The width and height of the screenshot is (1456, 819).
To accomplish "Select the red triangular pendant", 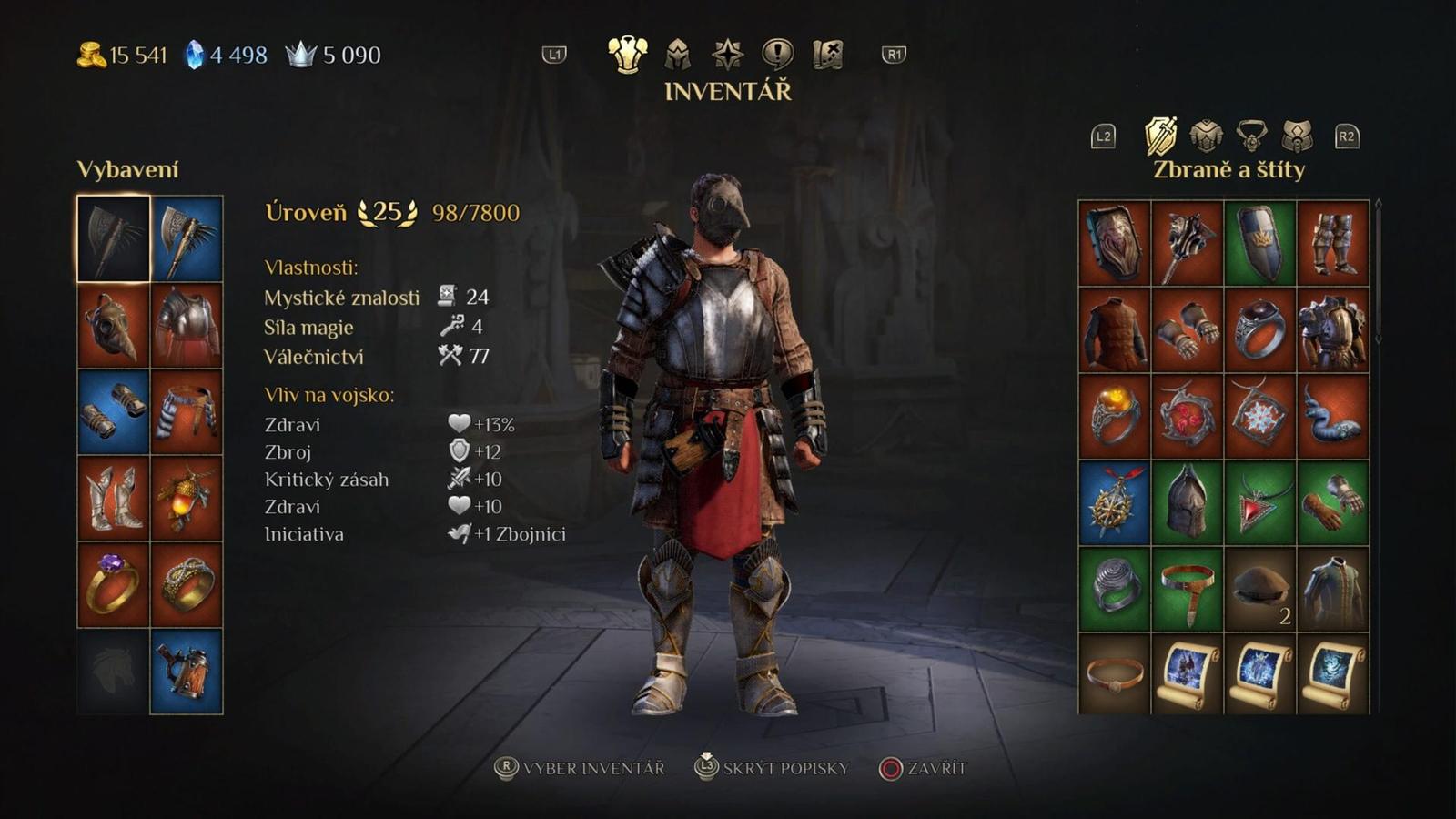I will (x=1260, y=502).
